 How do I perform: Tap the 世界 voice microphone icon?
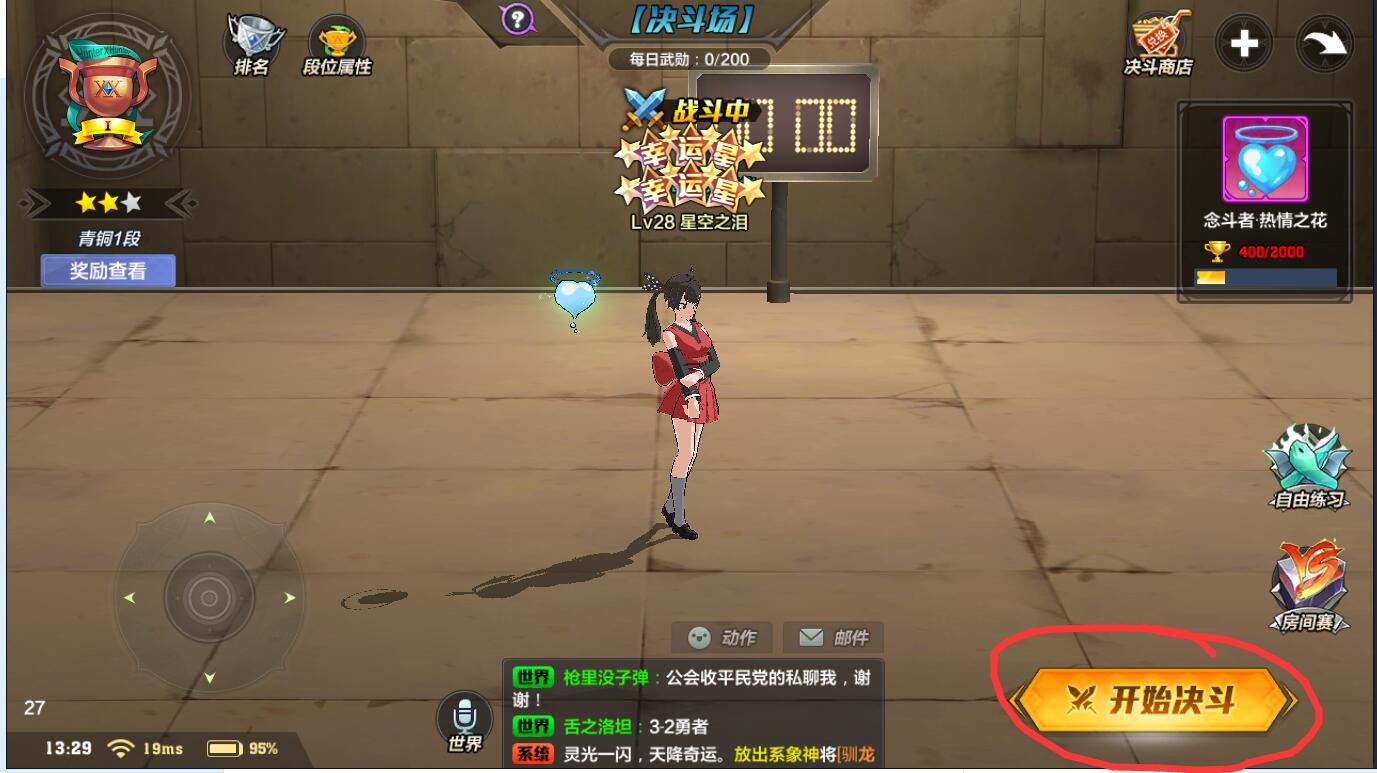464,720
